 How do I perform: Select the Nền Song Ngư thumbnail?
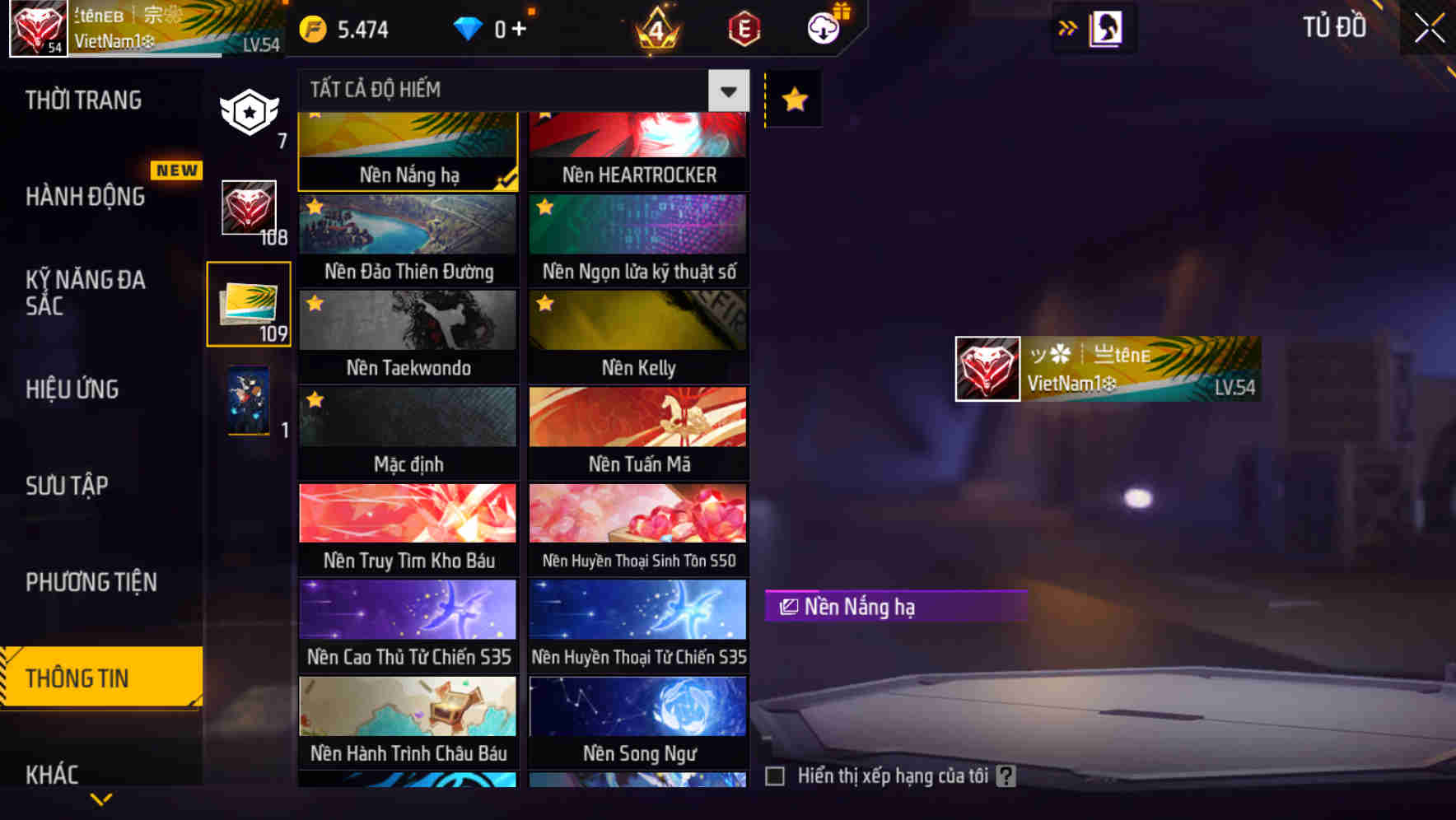click(x=638, y=706)
